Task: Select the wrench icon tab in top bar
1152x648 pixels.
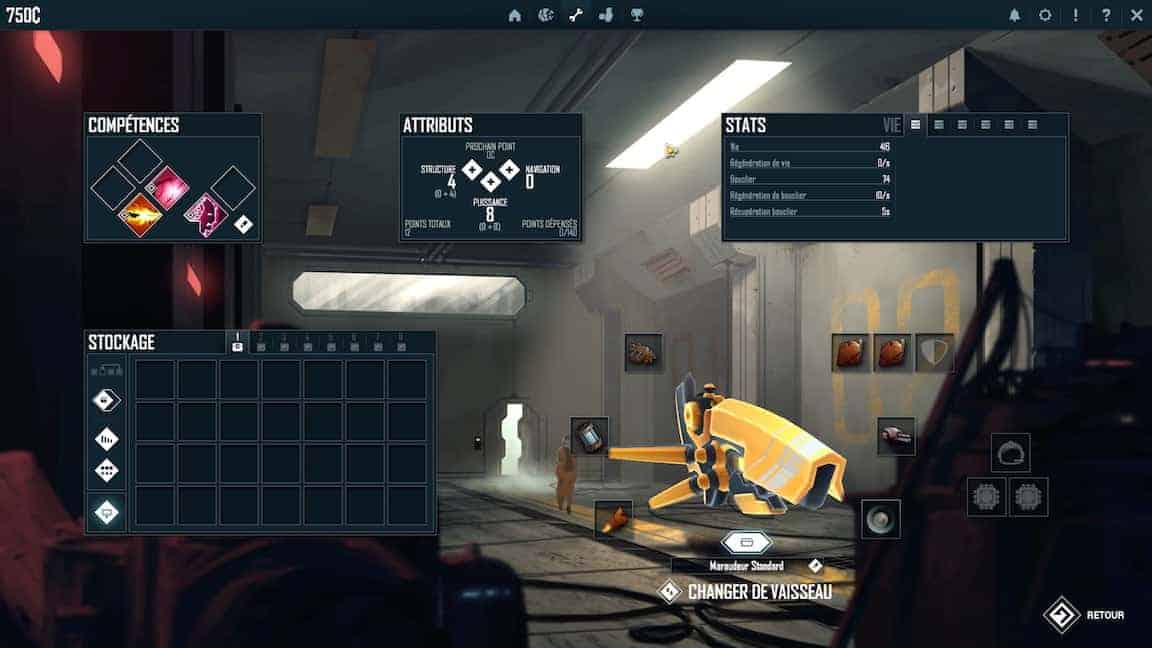Action: [575, 15]
